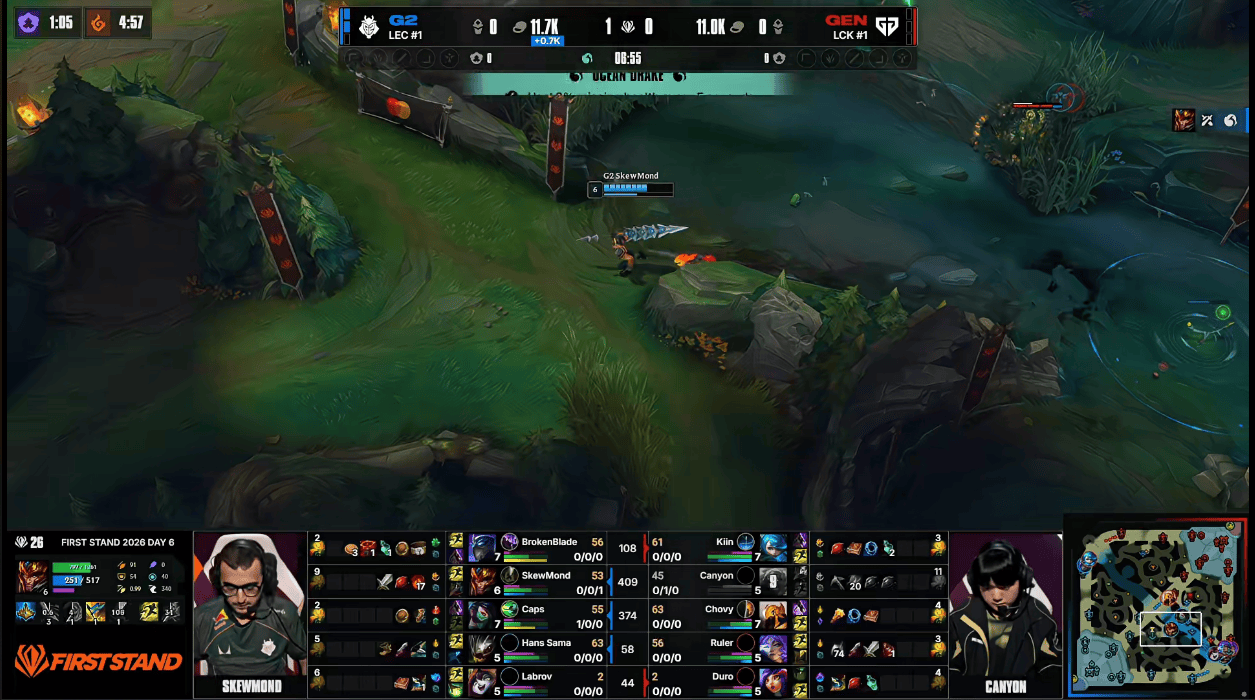The image size is (1255, 700).
Task: Click the orange objective timer icon
Action: [x=99, y=22]
